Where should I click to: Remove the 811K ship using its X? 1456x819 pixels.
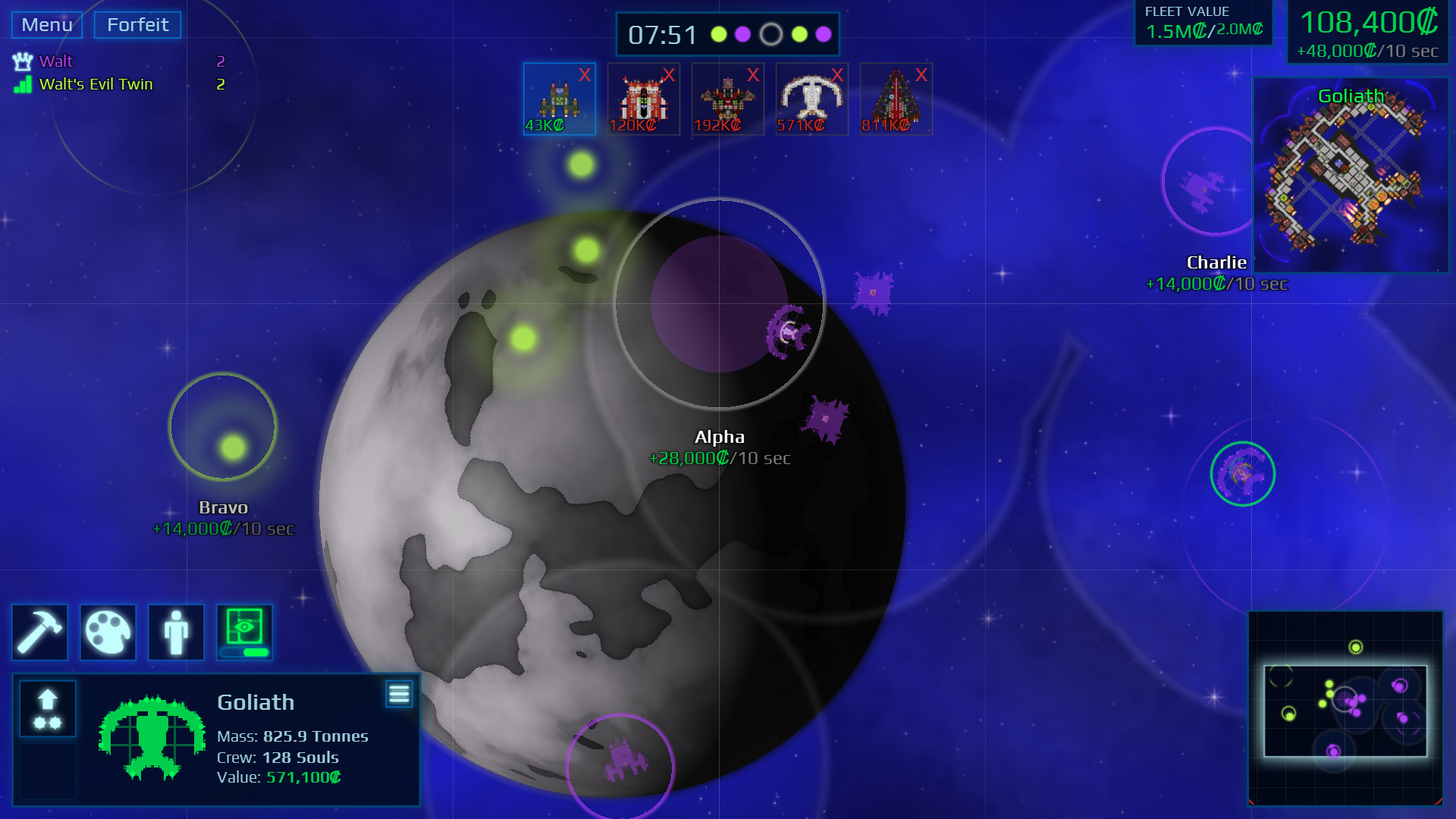pos(921,76)
